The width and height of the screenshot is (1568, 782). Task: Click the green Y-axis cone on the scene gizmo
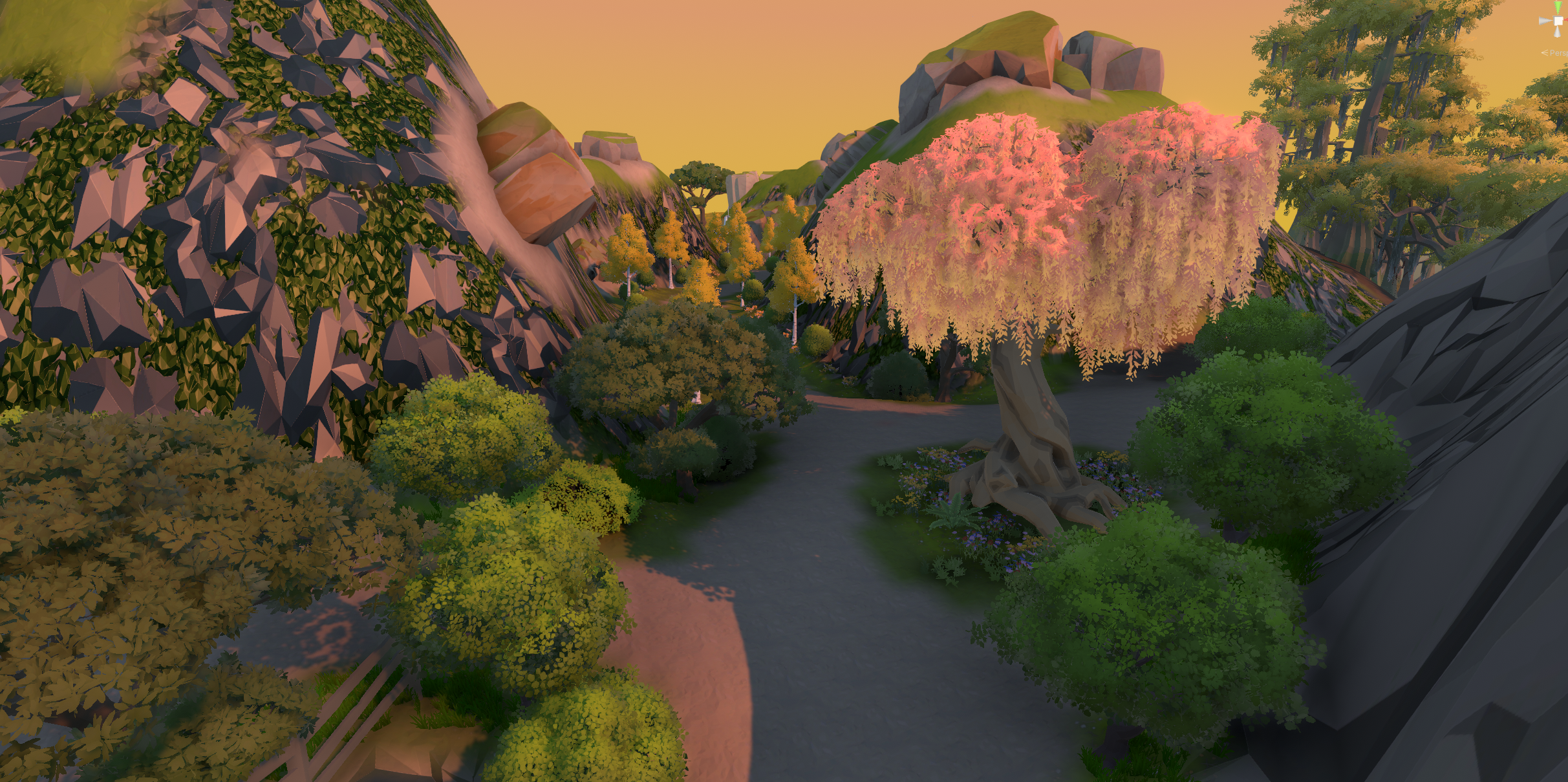pos(1558,6)
